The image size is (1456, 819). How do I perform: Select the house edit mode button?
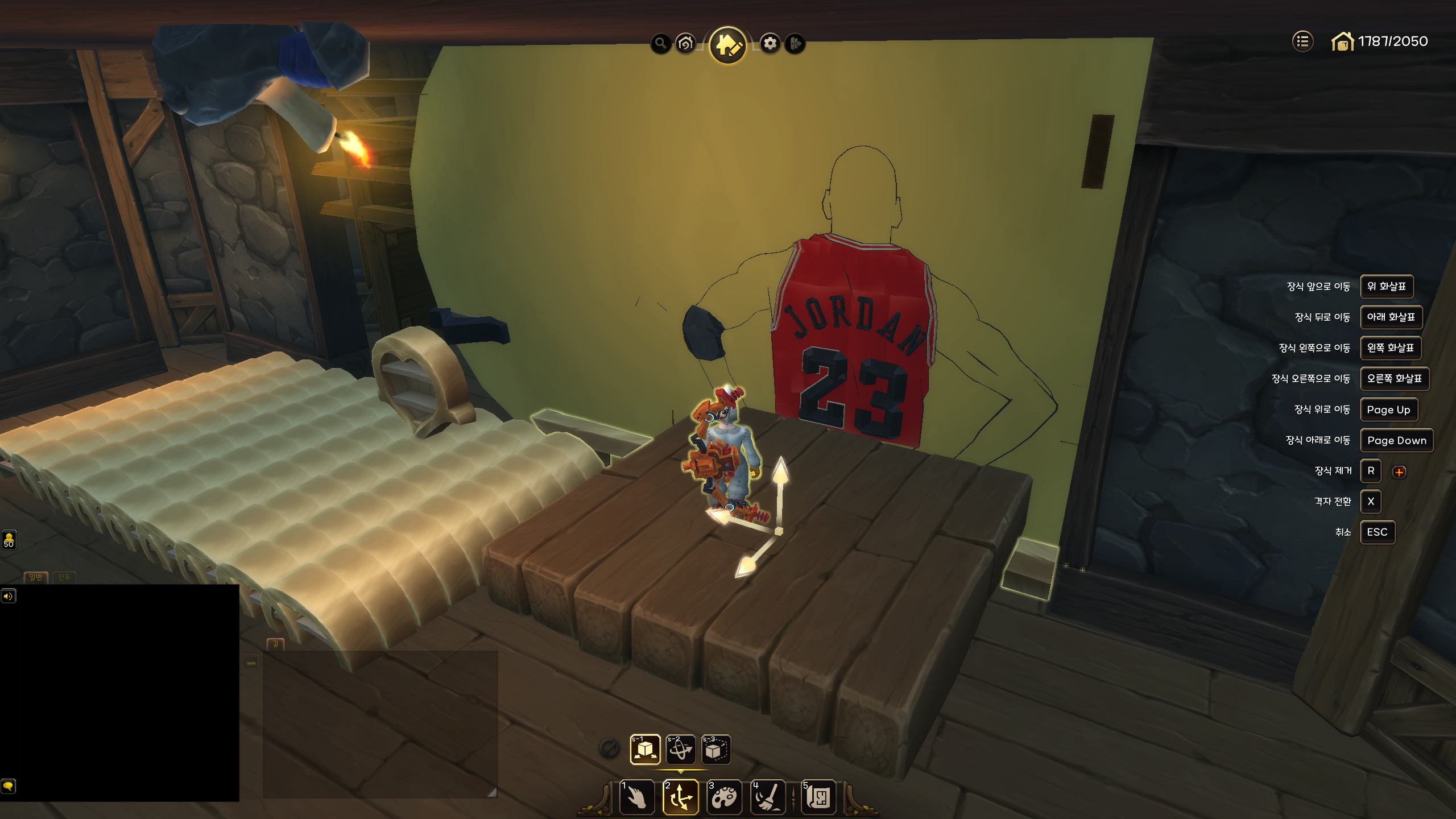click(728, 45)
